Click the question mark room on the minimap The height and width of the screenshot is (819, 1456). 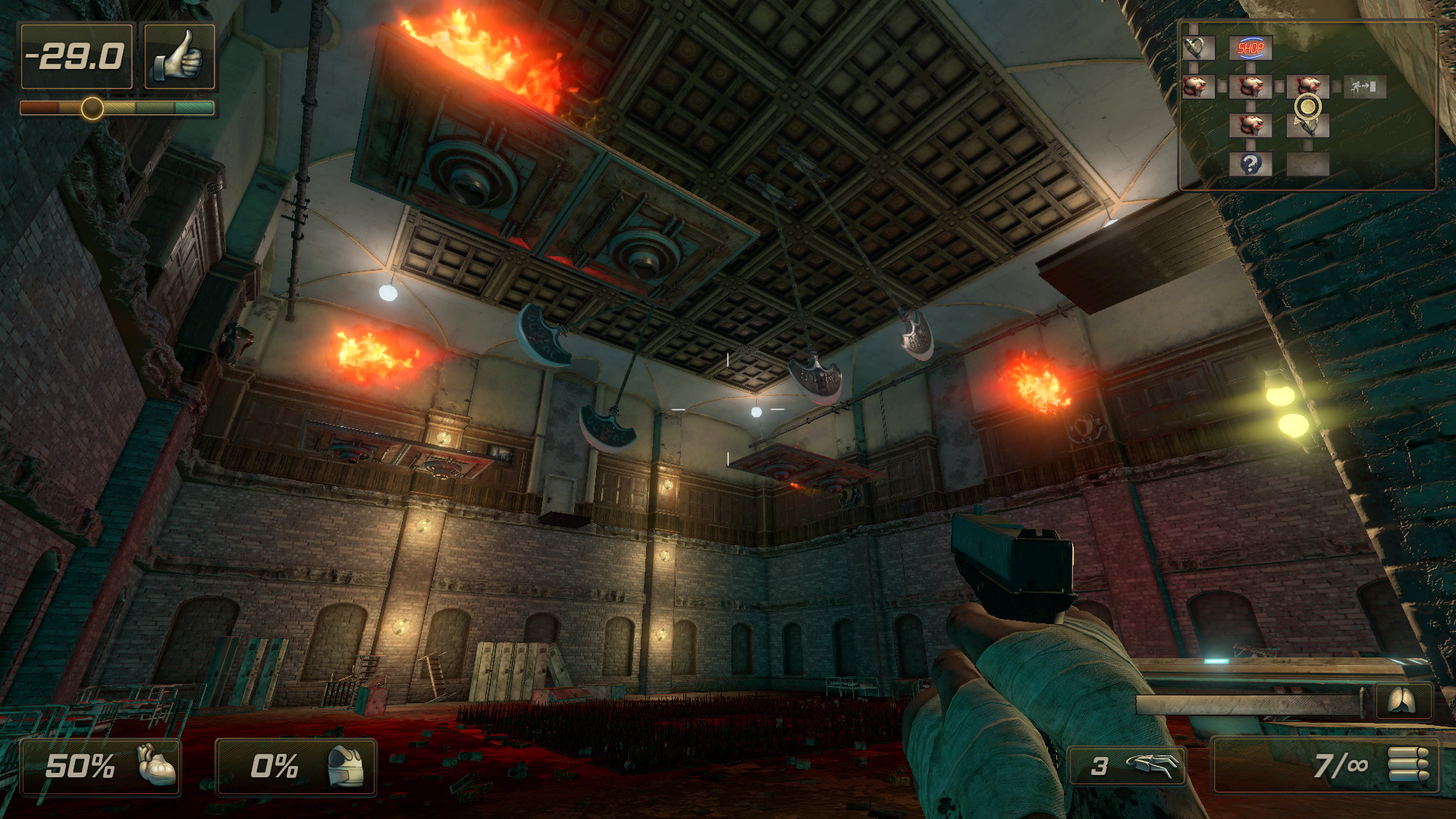[x=1251, y=164]
